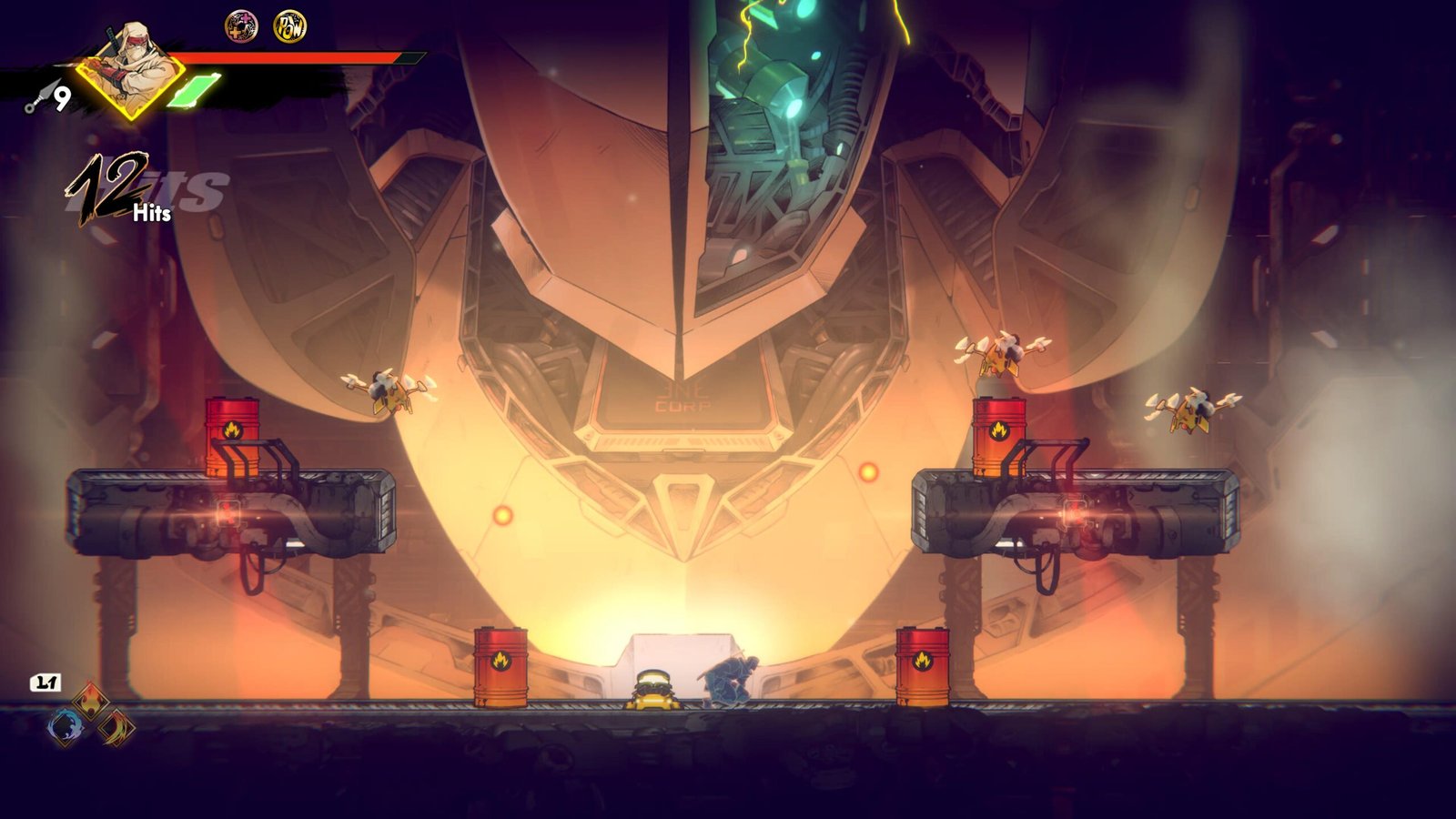Activate the fire flame ninpo ability
1456x819 pixels.
point(91,701)
